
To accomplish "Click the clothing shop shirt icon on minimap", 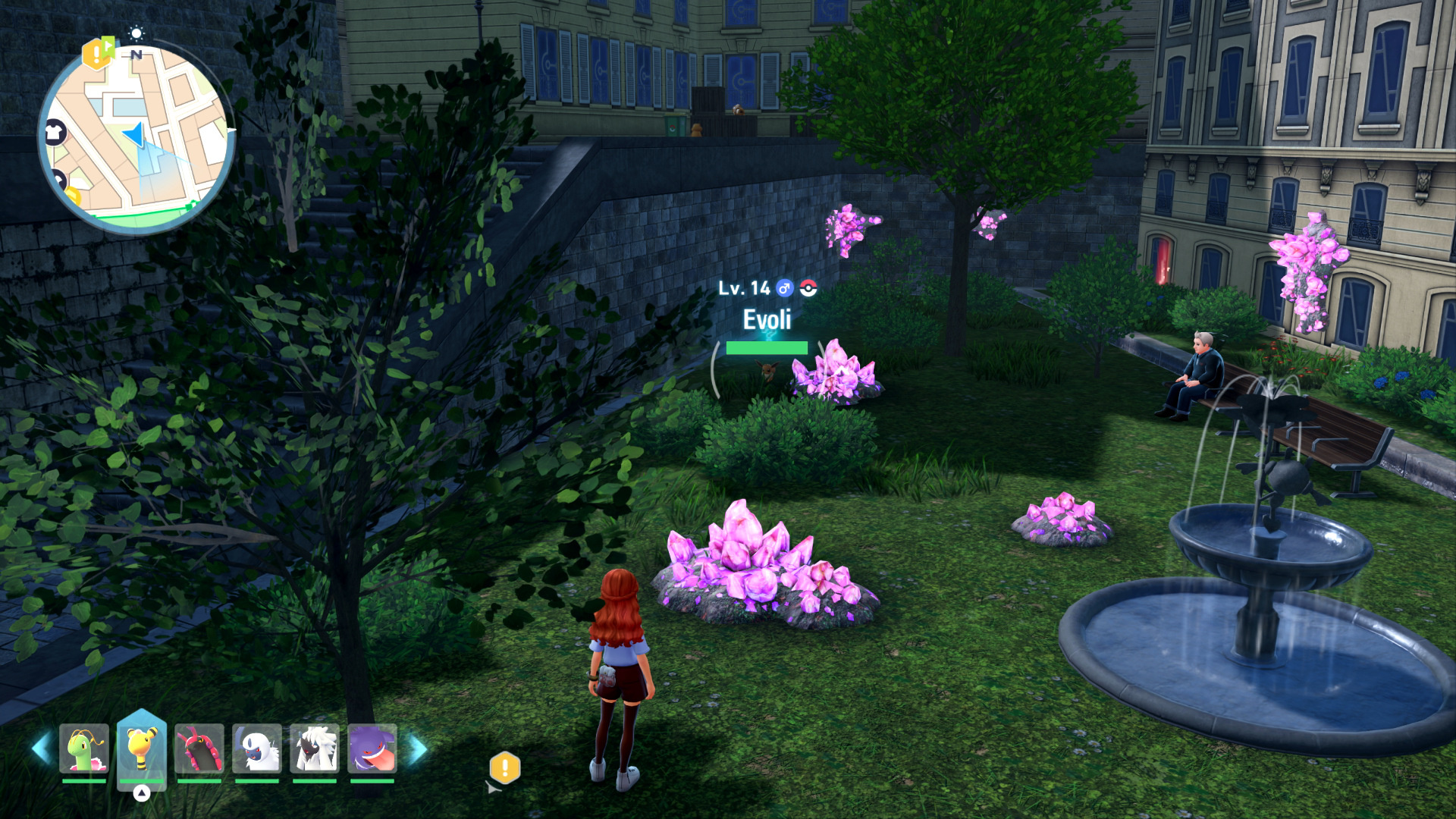I will click(55, 132).
